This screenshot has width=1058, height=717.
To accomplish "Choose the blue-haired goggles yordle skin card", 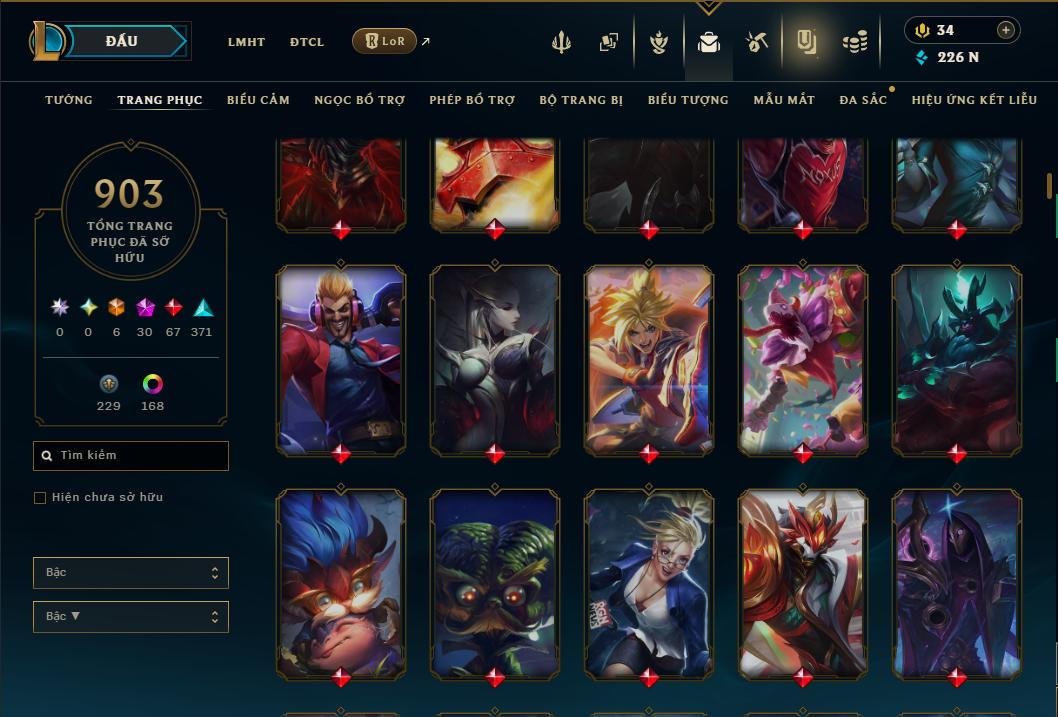I will pyautogui.click(x=341, y=584).
